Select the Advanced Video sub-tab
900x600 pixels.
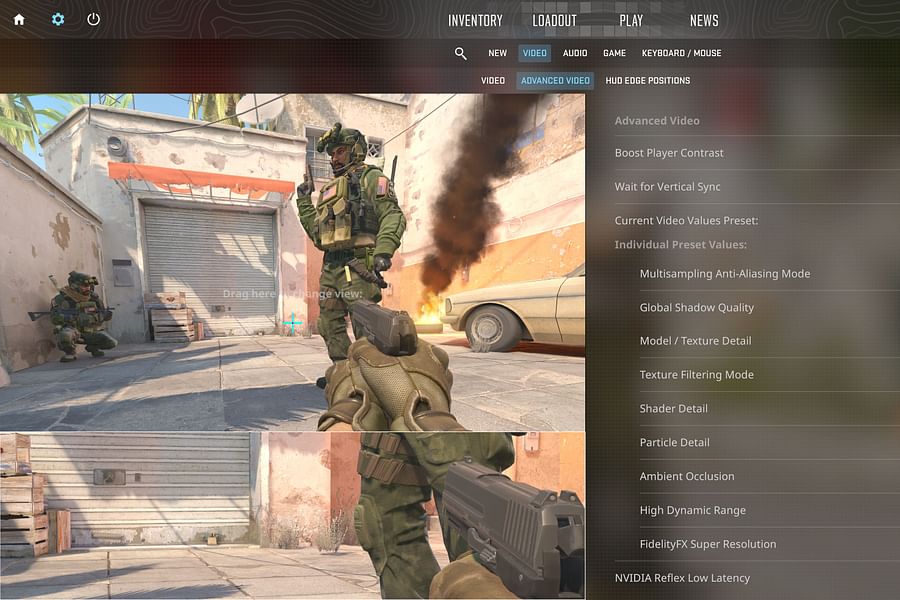coord(555,81)
